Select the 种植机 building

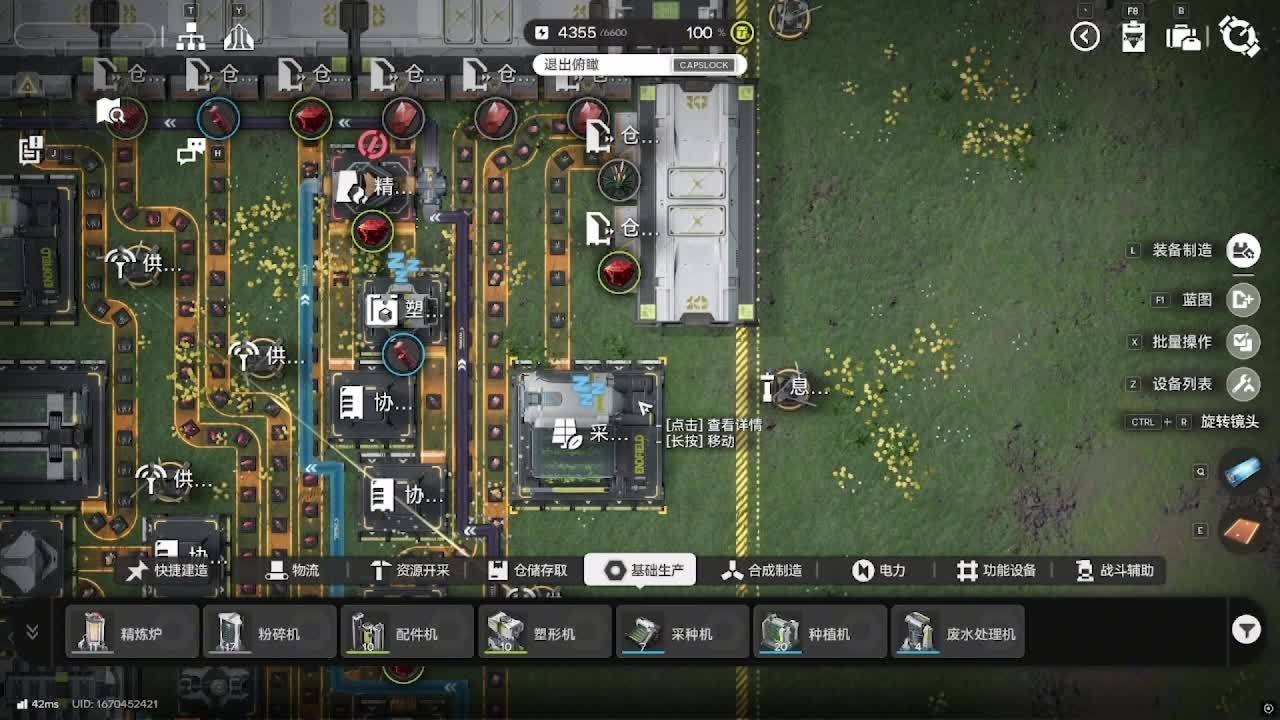click(x=820, y=633)
